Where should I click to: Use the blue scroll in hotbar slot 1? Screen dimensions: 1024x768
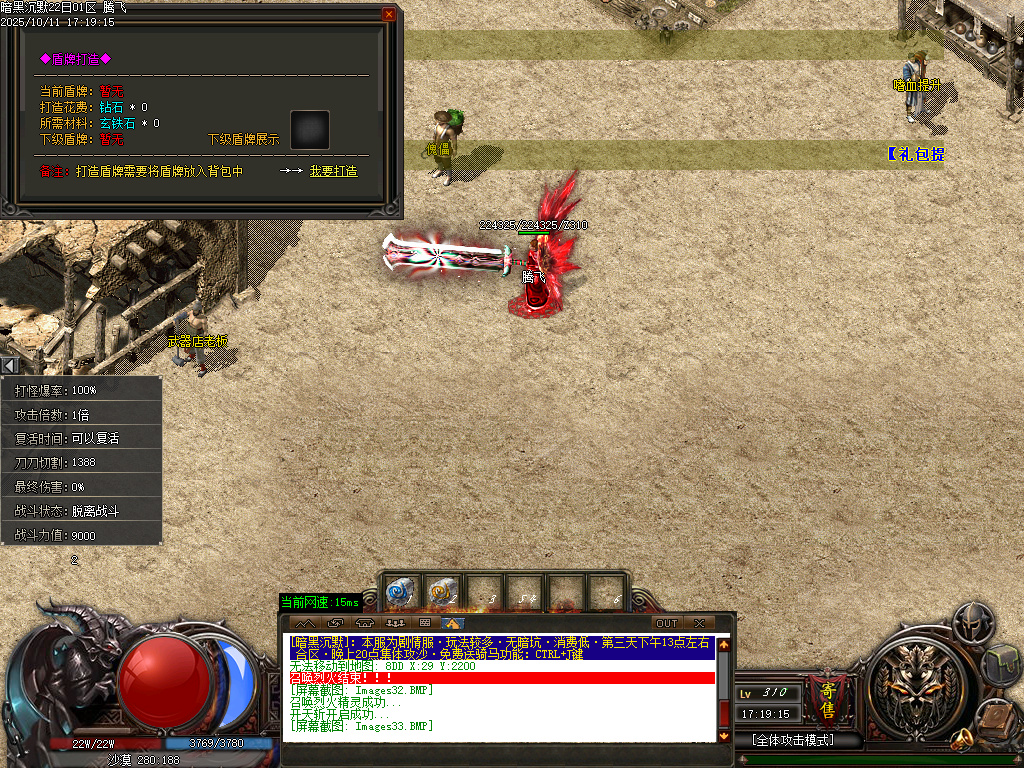click(400, 592)
